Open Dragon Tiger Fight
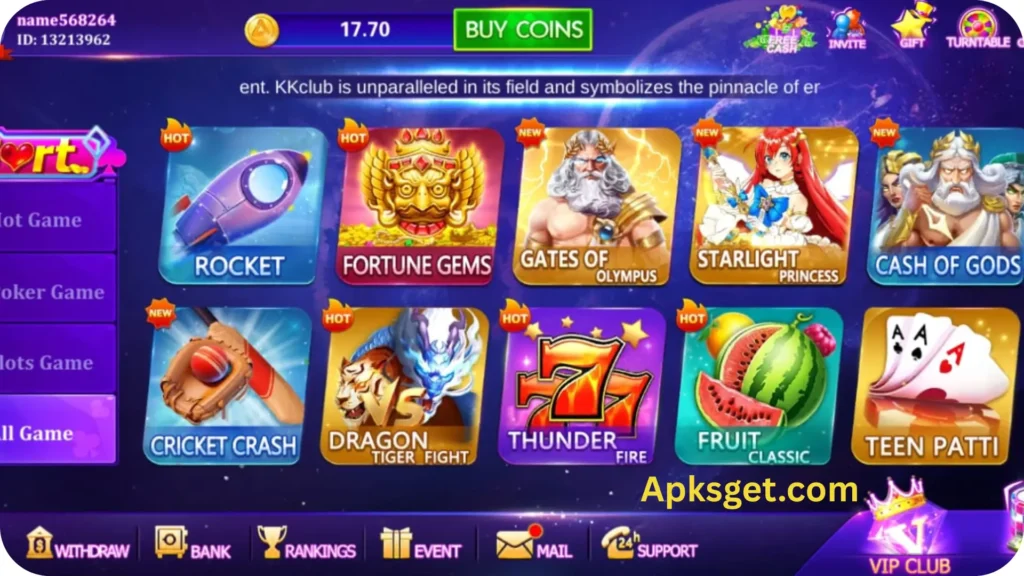This screenshot has height=576, width=1024. (x=403, y=385)
